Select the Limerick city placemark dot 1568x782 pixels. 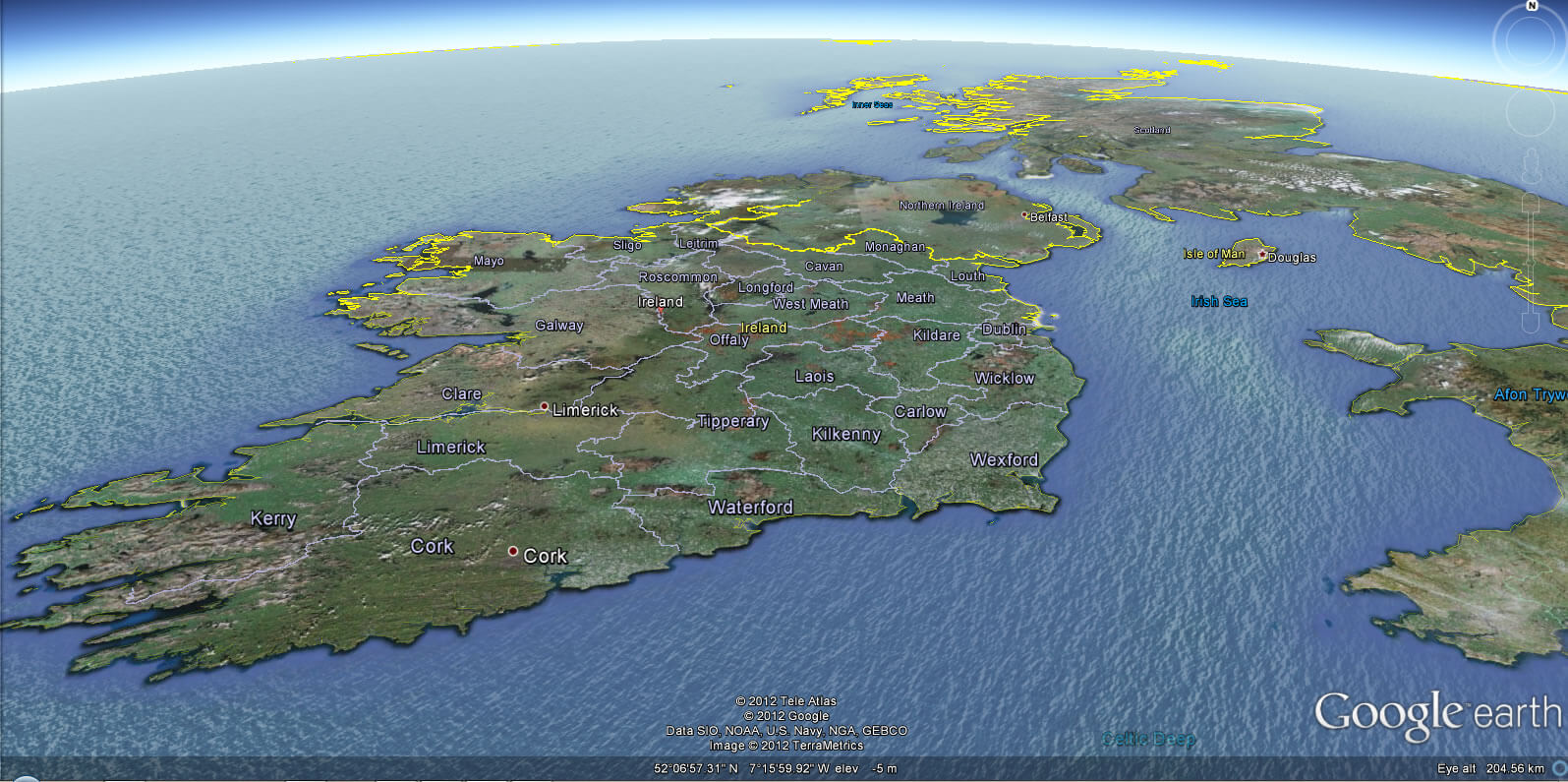click(x=544, y=404)
